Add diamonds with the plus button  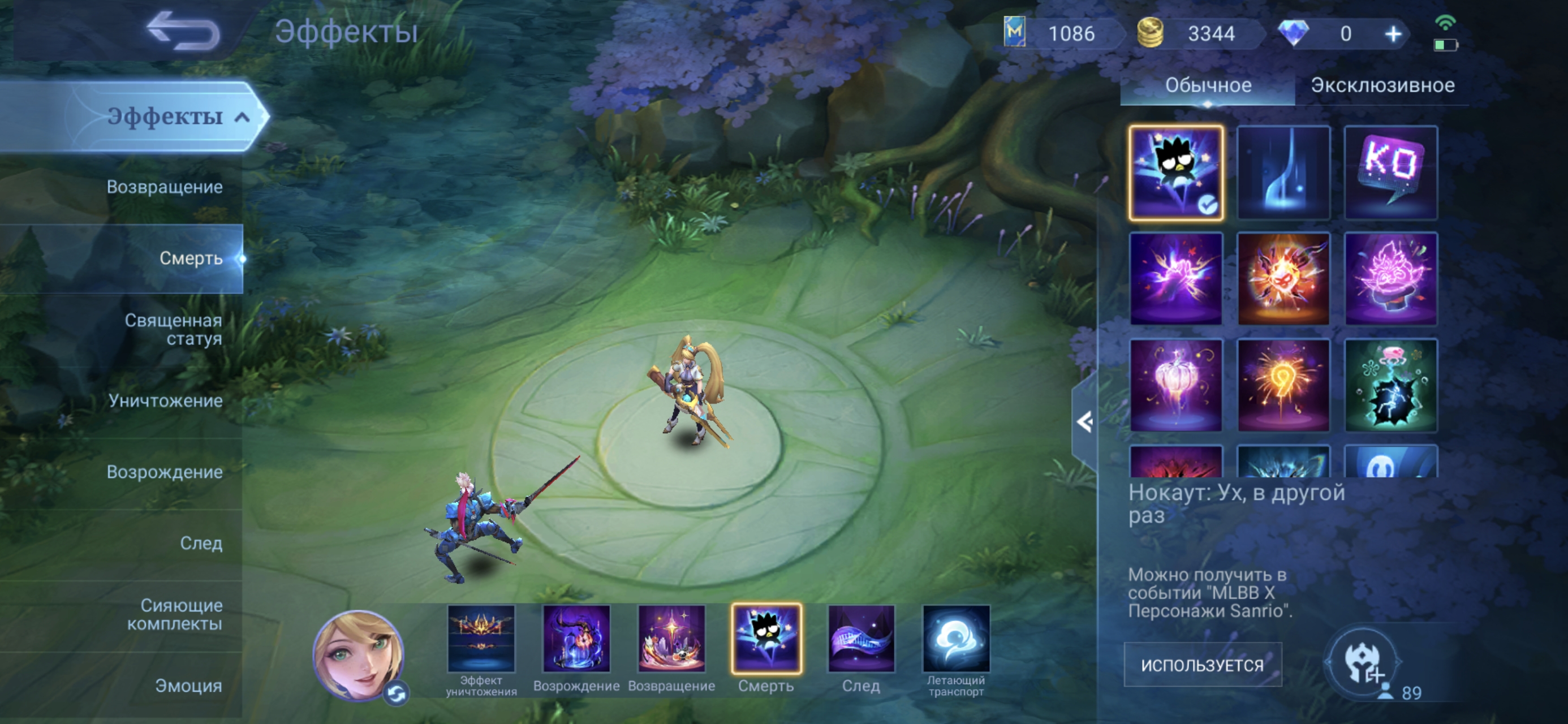1393,34
